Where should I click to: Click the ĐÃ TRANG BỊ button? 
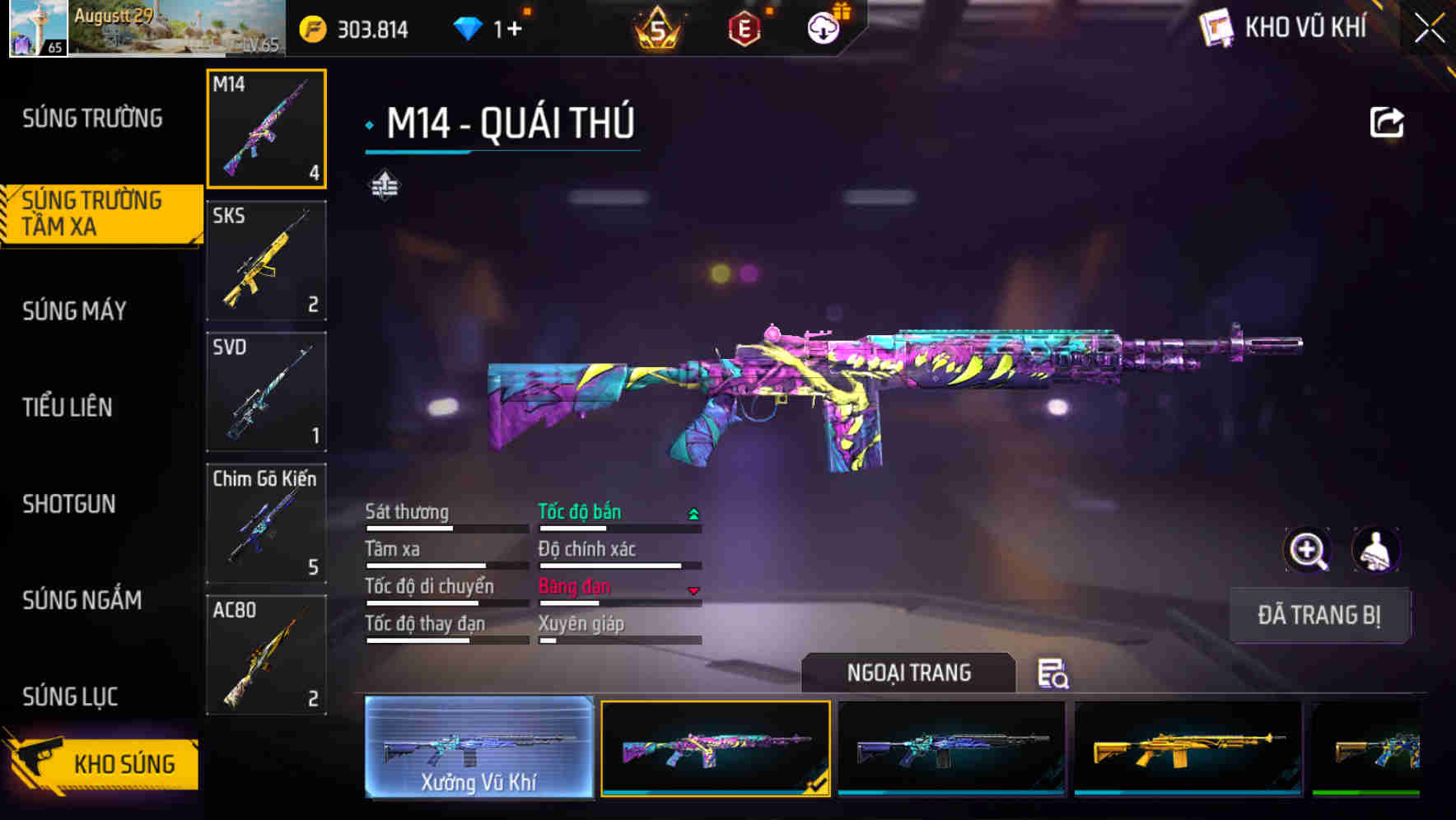1319,615
